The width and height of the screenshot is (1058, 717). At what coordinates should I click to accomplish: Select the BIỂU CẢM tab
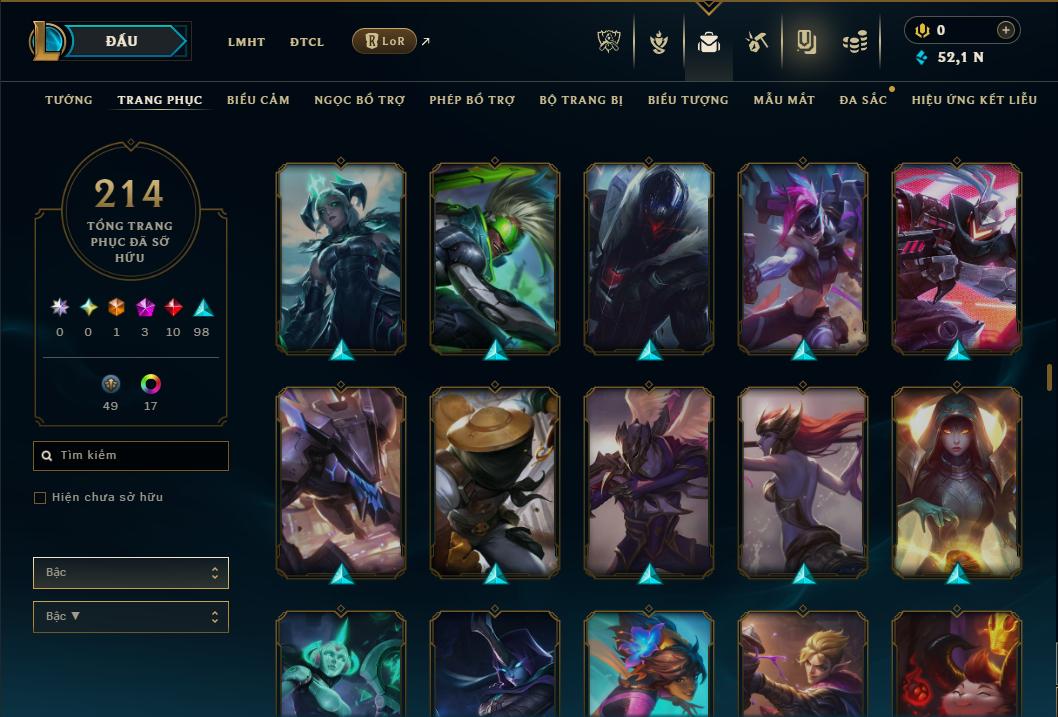(258, 100)
